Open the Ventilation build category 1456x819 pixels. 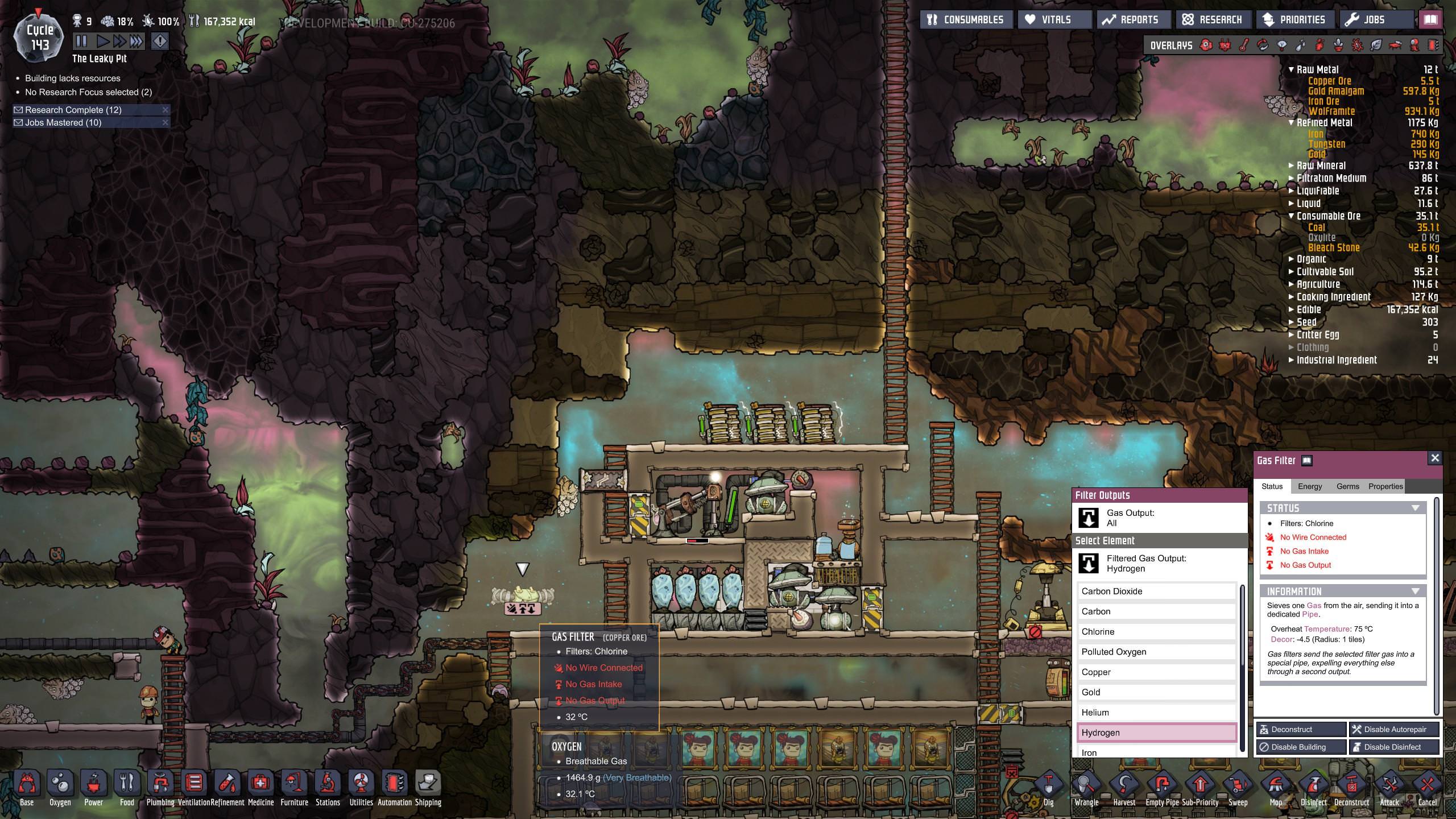pos(194,789)
